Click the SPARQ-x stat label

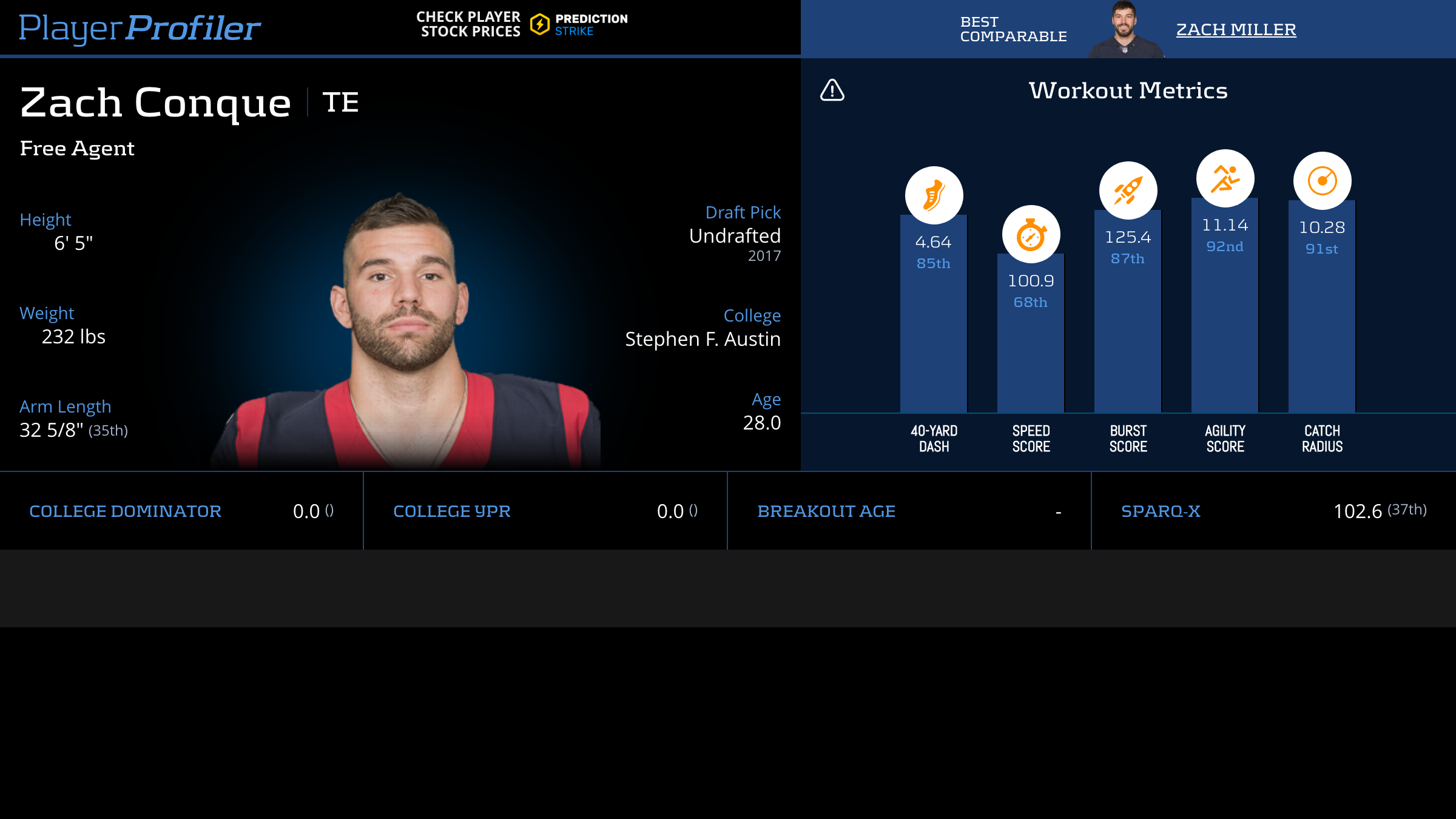tap(1161, 511)
